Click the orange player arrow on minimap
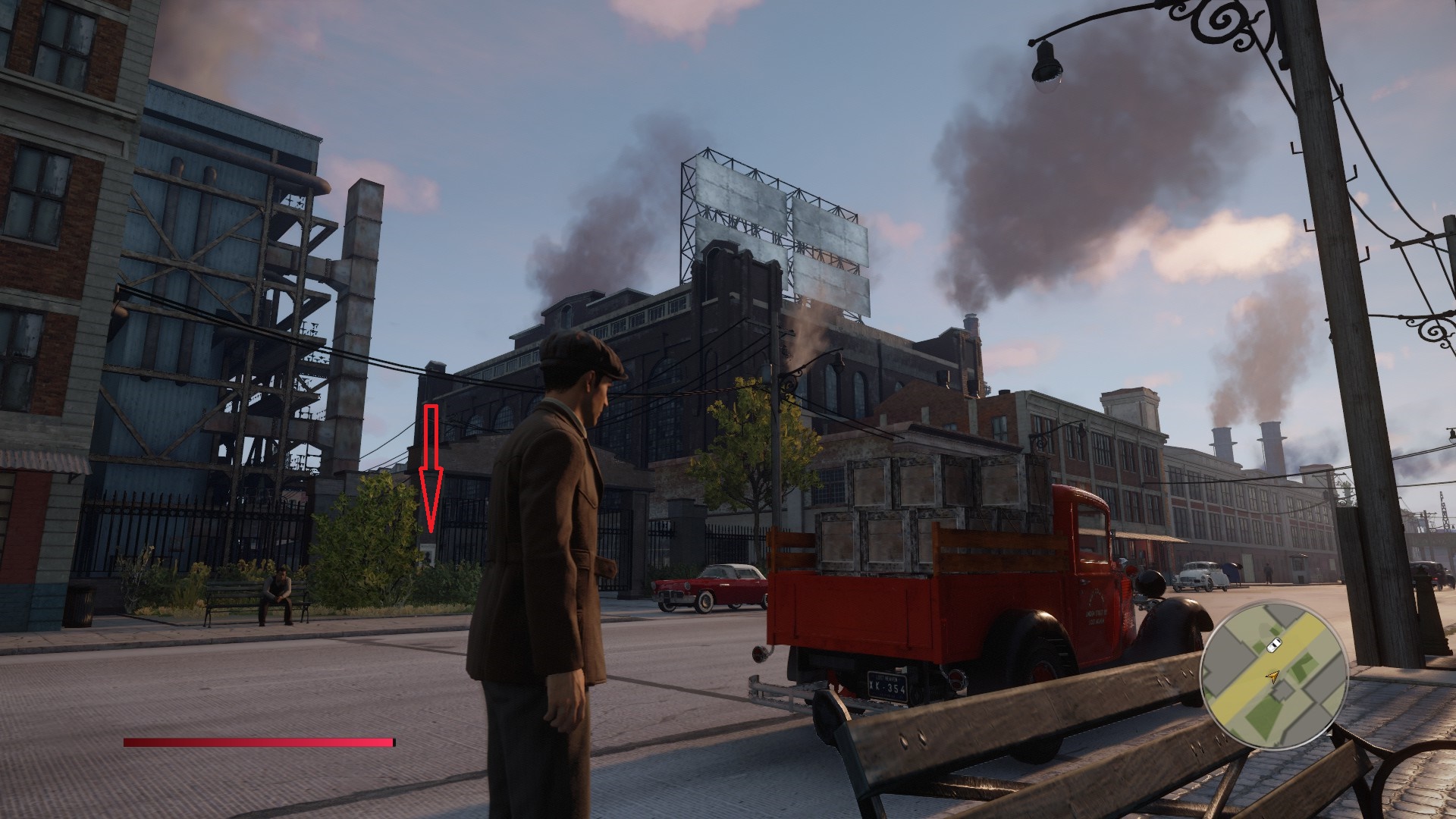The height and width of the screenshot is (819, 1456). click(1273, 676)
